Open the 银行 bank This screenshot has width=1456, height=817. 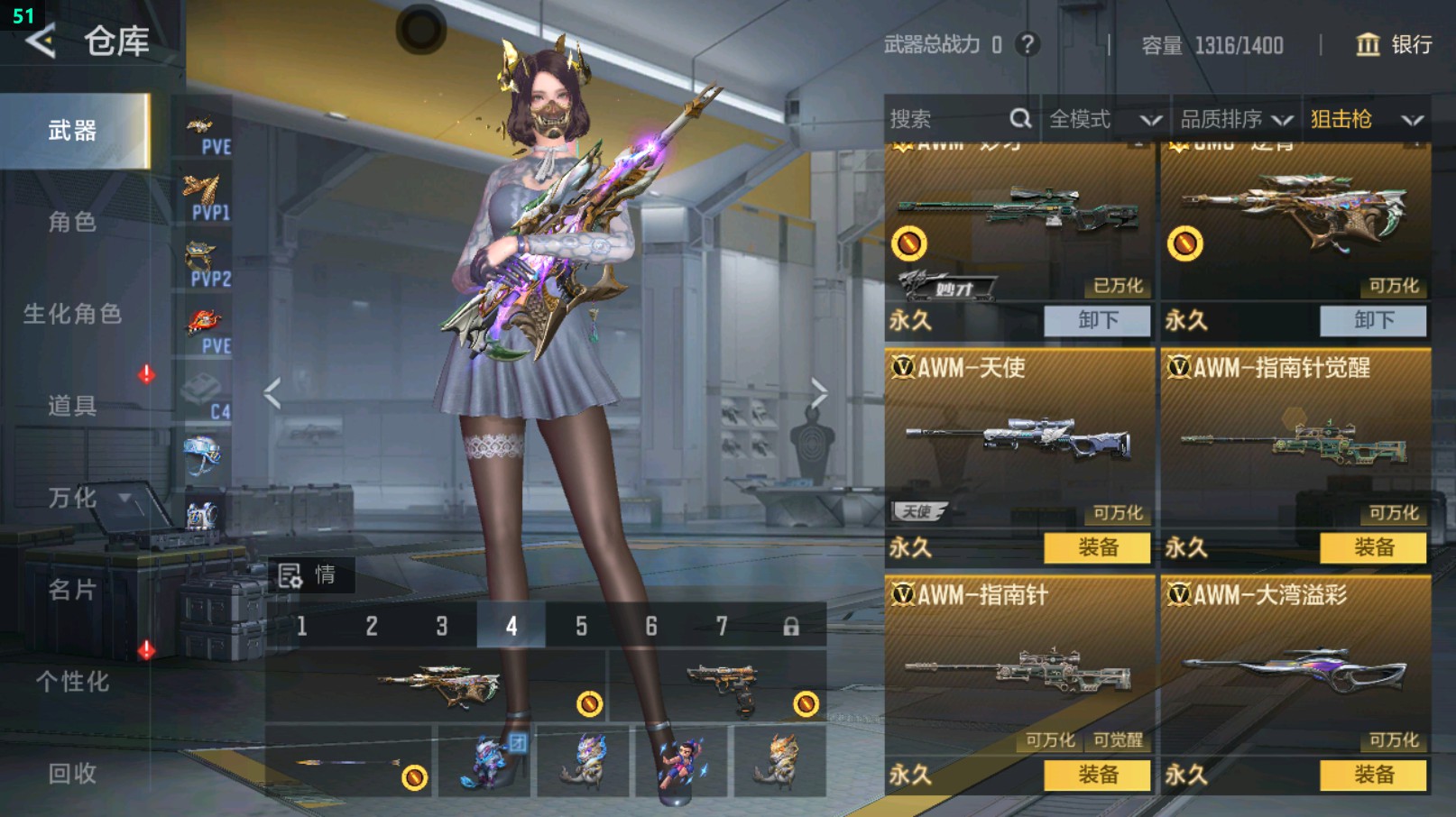1395,44
